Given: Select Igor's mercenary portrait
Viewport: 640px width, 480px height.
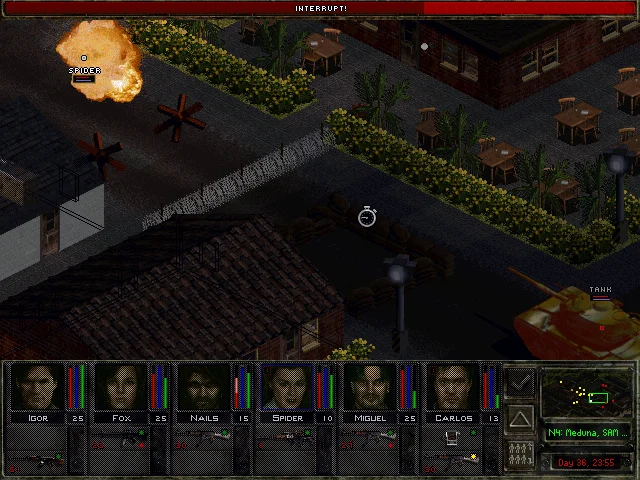Looking at the screenshot, I should coord(37,387).
